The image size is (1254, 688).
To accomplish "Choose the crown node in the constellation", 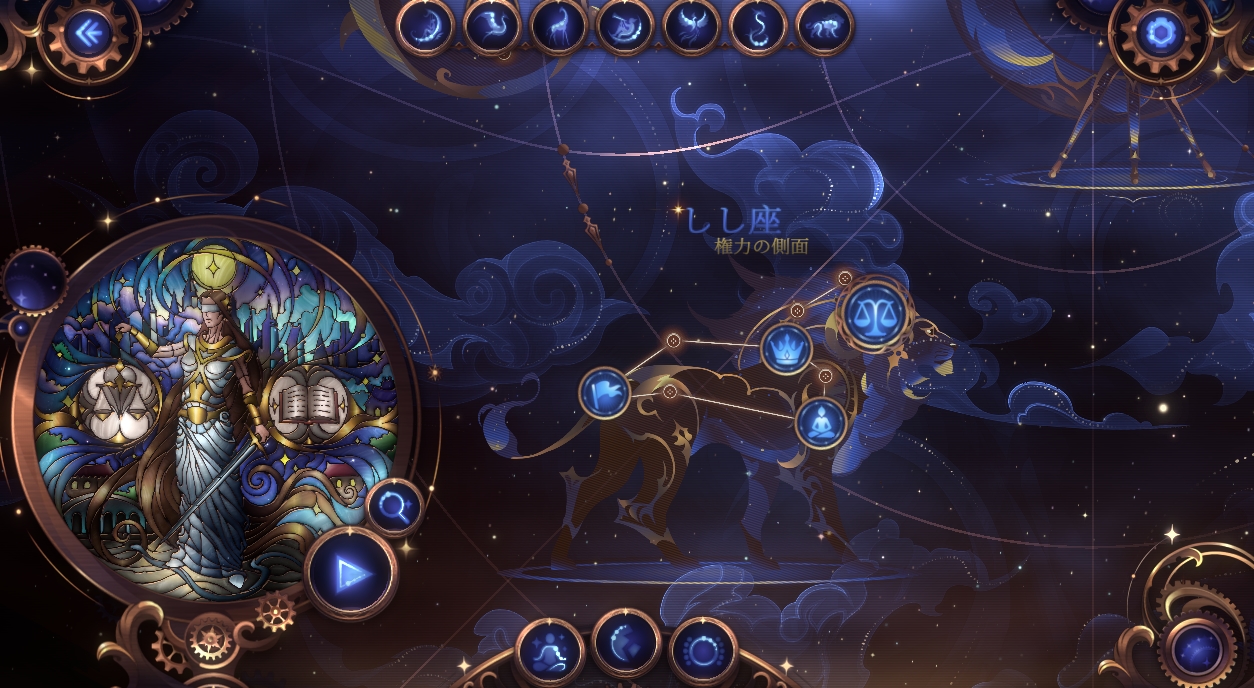I will coord(786,349).
